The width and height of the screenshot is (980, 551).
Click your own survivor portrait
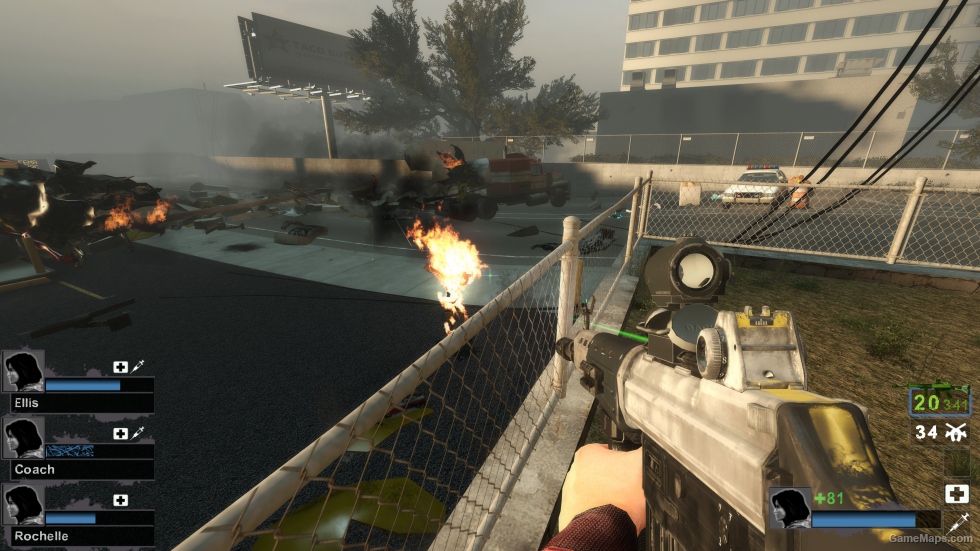(789, 508)
